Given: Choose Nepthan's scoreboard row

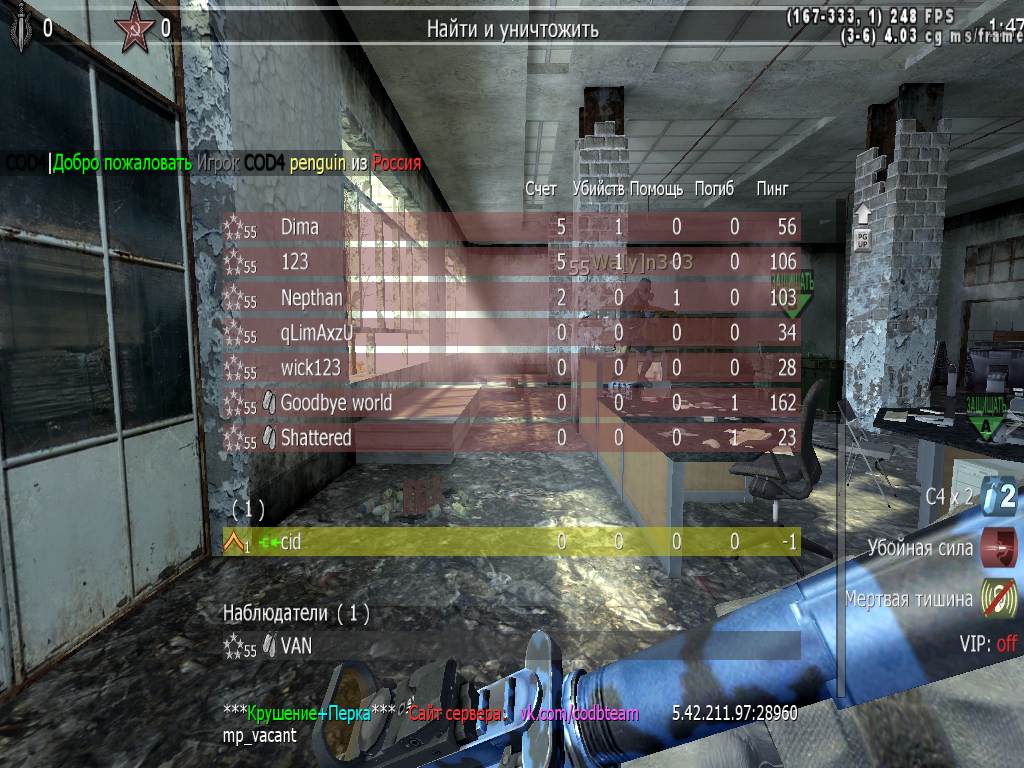Looking at the screenshot, I should 510,298.
